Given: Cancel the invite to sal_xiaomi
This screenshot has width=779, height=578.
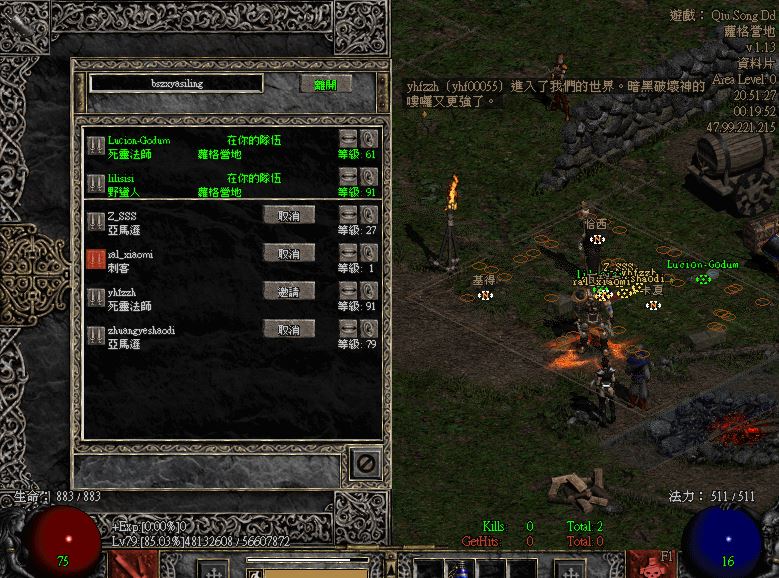Looking at the screenshot, I should click(289, 254).
